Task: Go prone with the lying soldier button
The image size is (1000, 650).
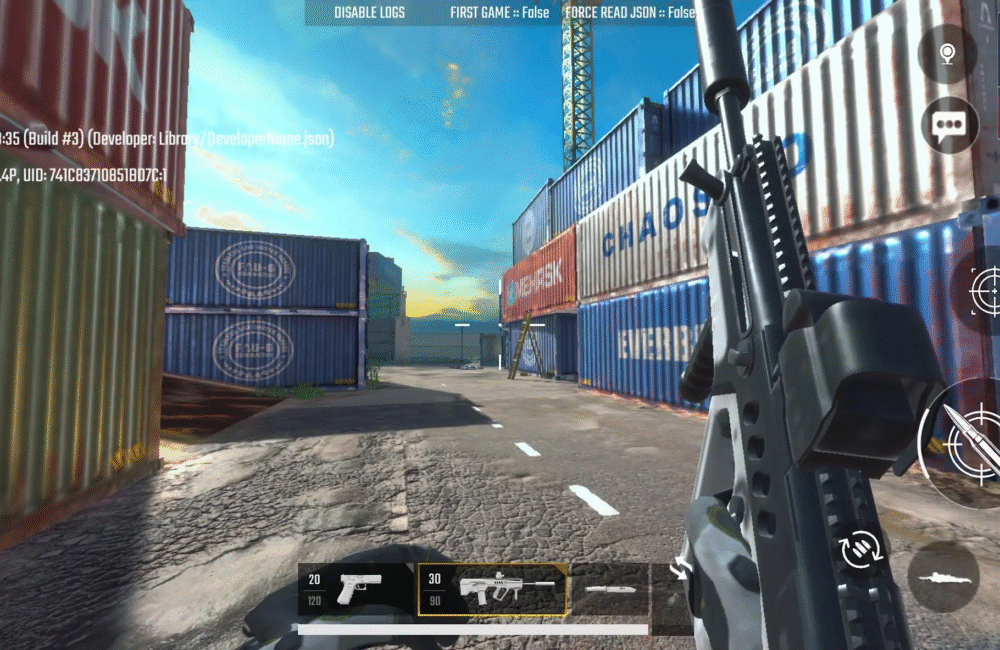Action: pos(943,577)
